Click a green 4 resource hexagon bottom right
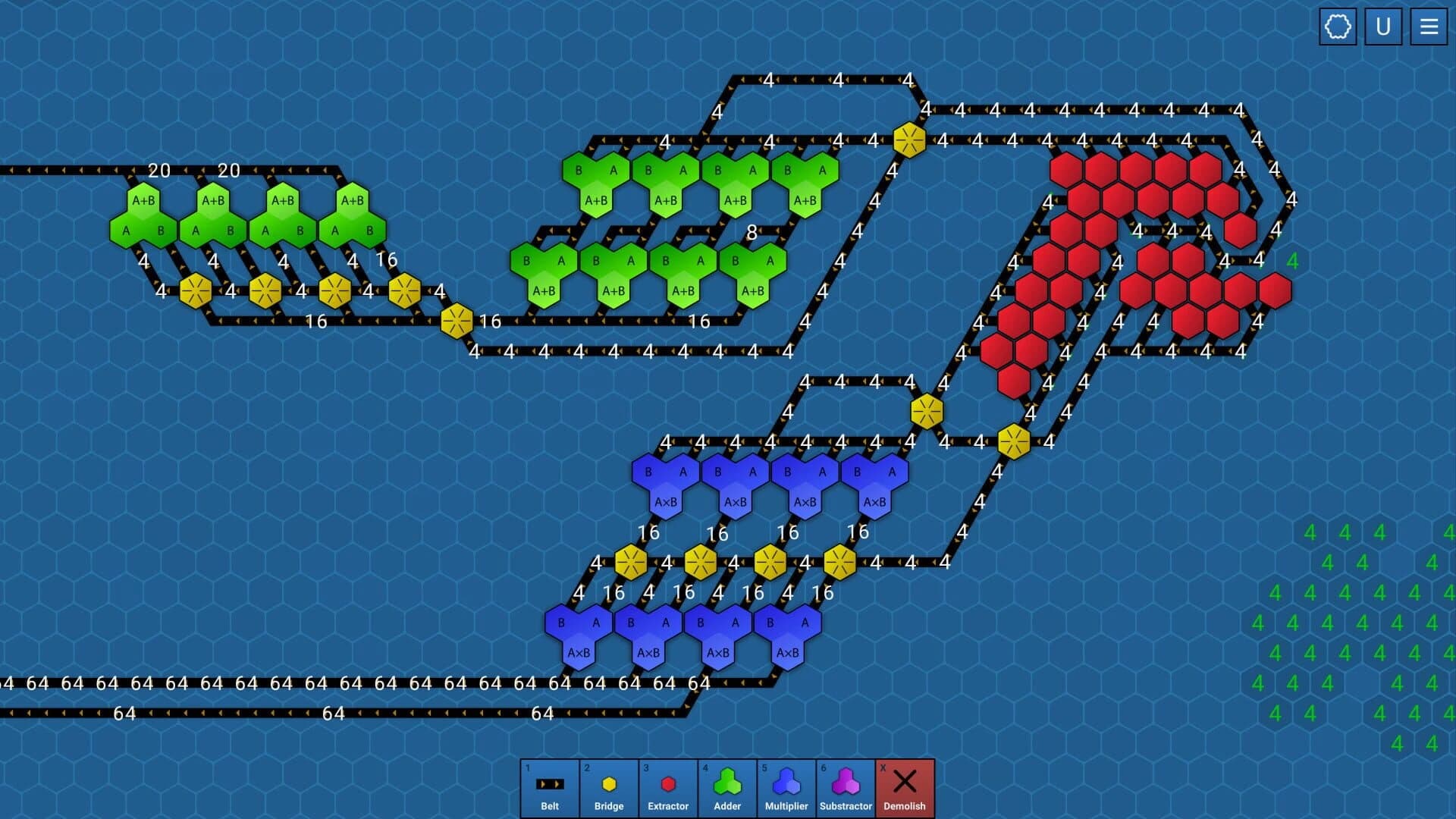Viewport: 1456px width, 819px height. [1309, 532]
